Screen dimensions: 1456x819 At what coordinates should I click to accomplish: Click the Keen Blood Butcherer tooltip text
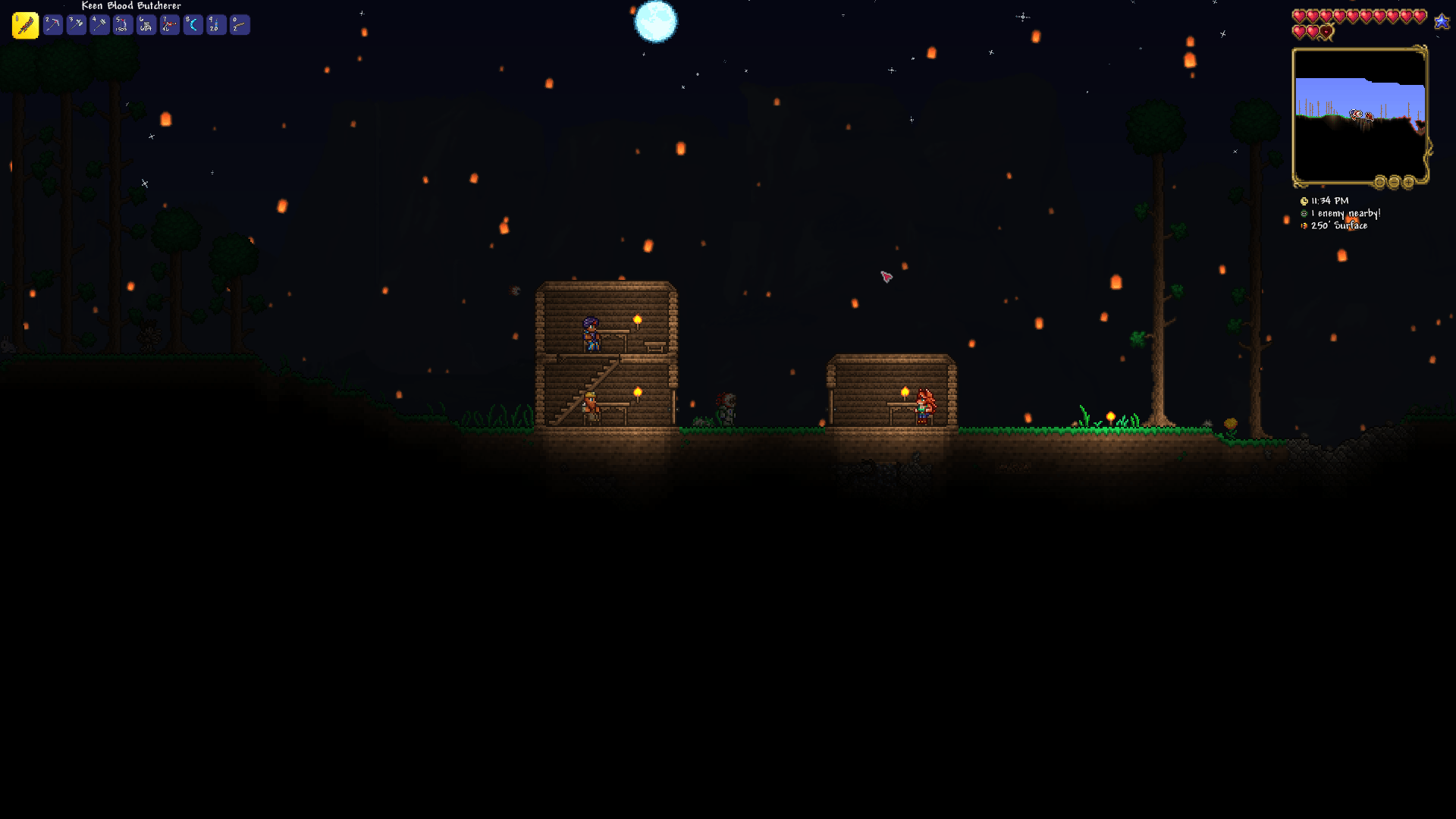coord(130,7)
